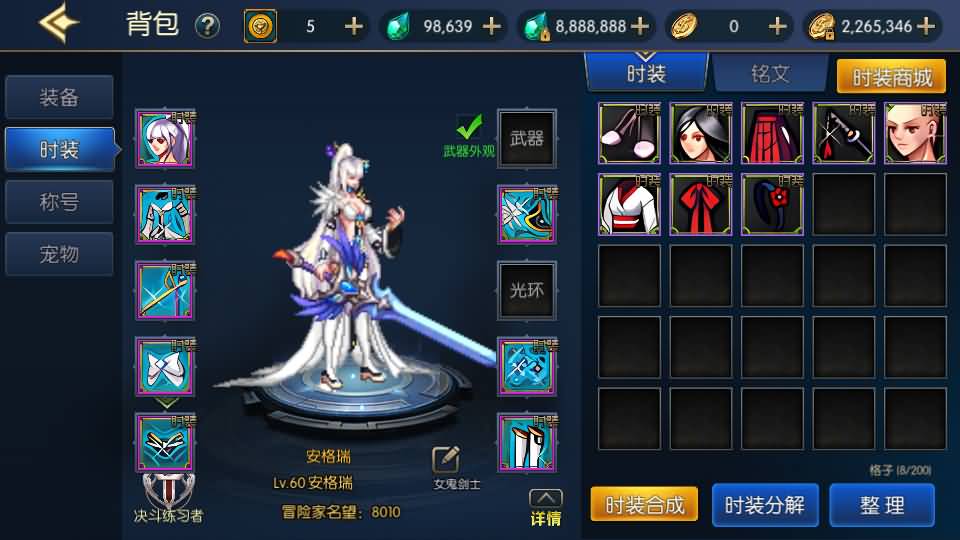Screen dimensions: 960x540
Task: Select the red hakama skirt item
Action: (x=773, y=133)
